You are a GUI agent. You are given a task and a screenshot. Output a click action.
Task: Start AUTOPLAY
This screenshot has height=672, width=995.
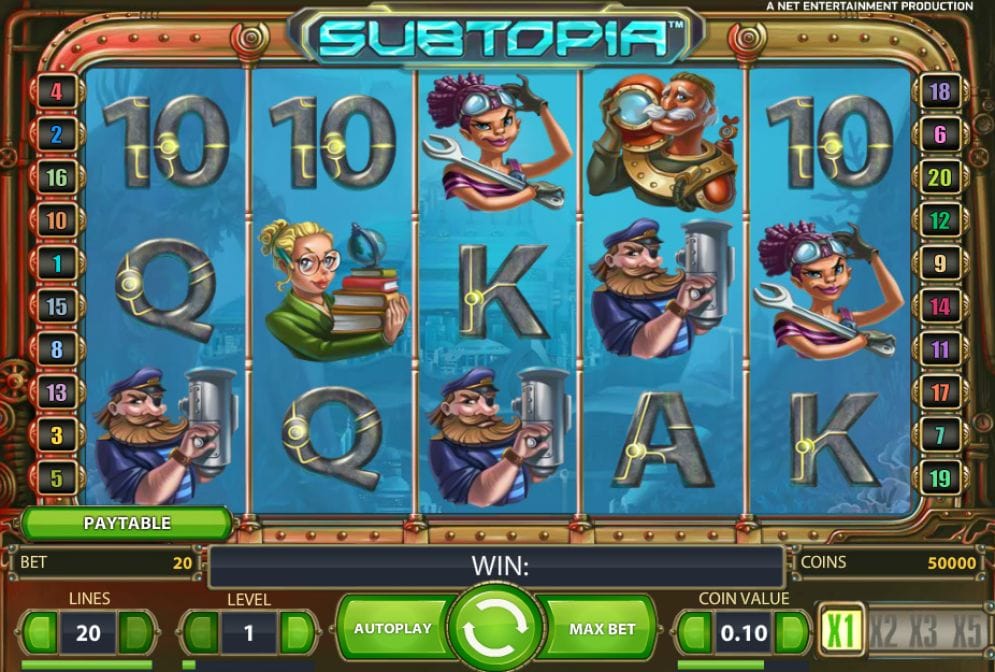click(392, 629)
